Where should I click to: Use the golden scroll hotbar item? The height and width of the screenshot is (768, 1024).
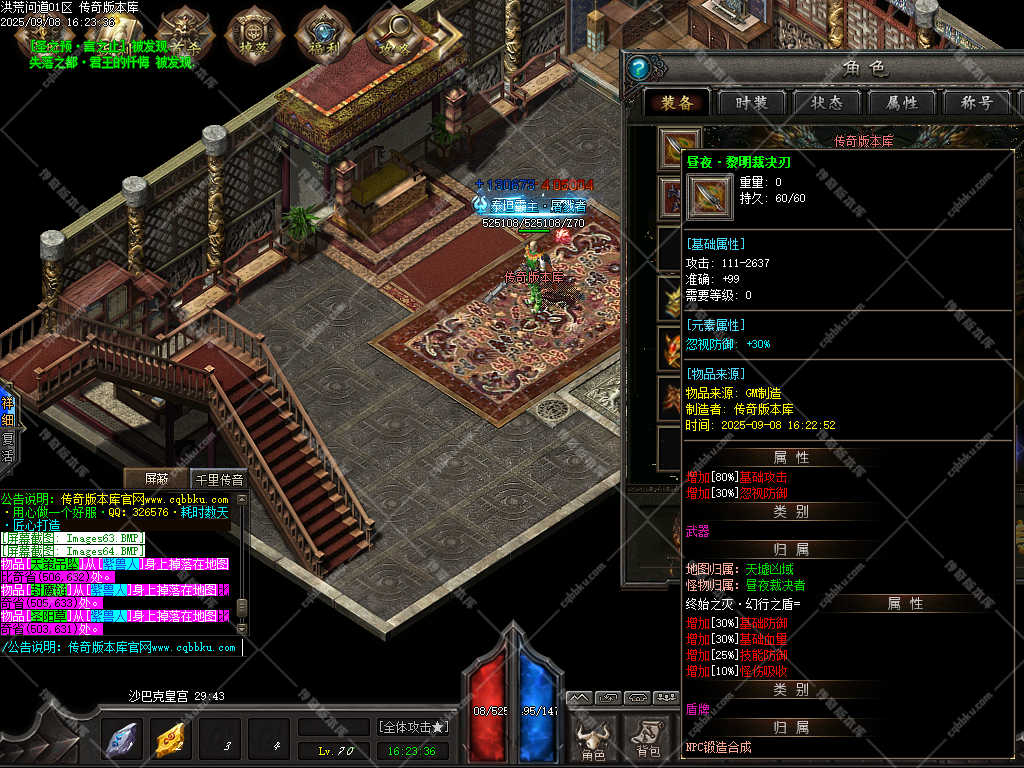click(x=171, y=741)
